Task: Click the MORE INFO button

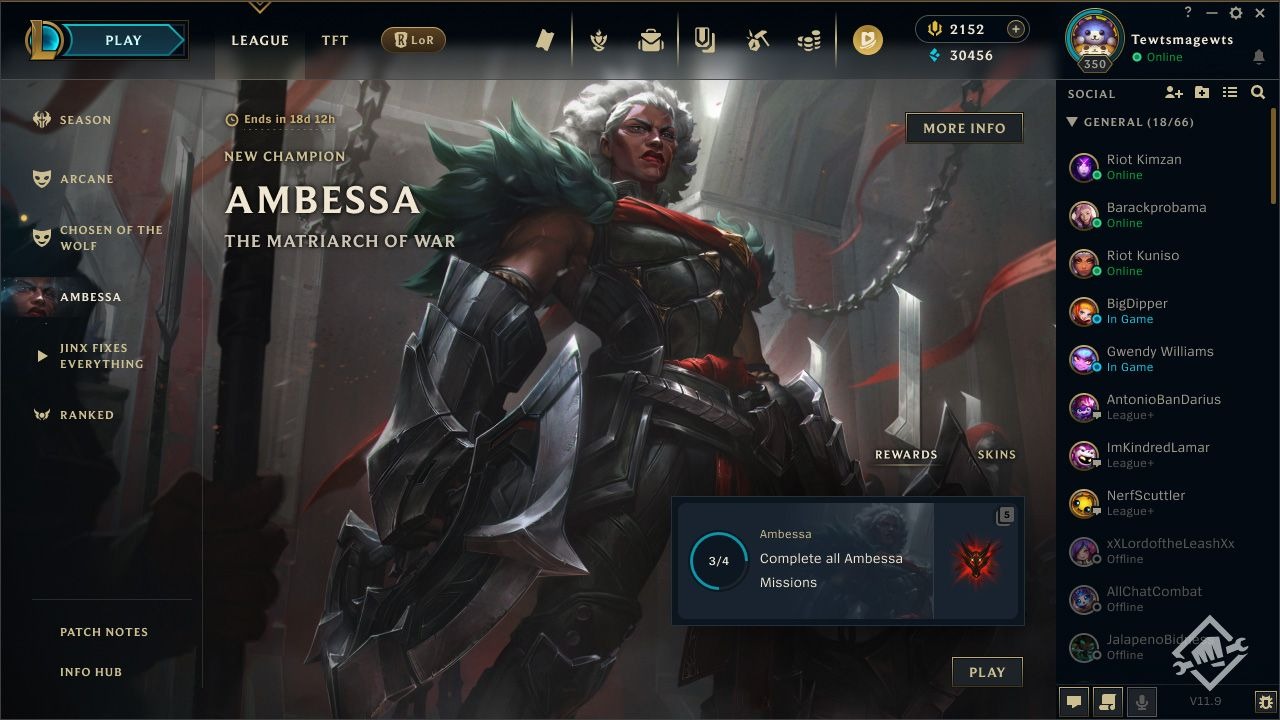Action: tap(964, 128)
